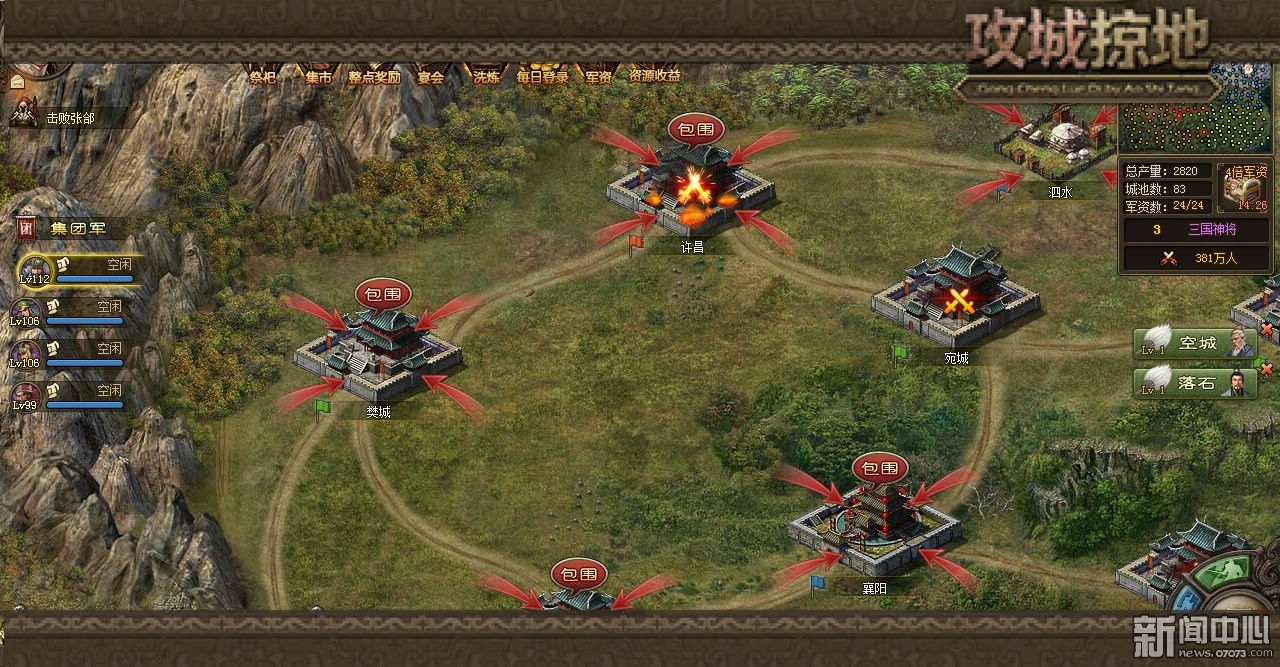Click the 包围 bubble above 许昌

[x=696, y=128]
